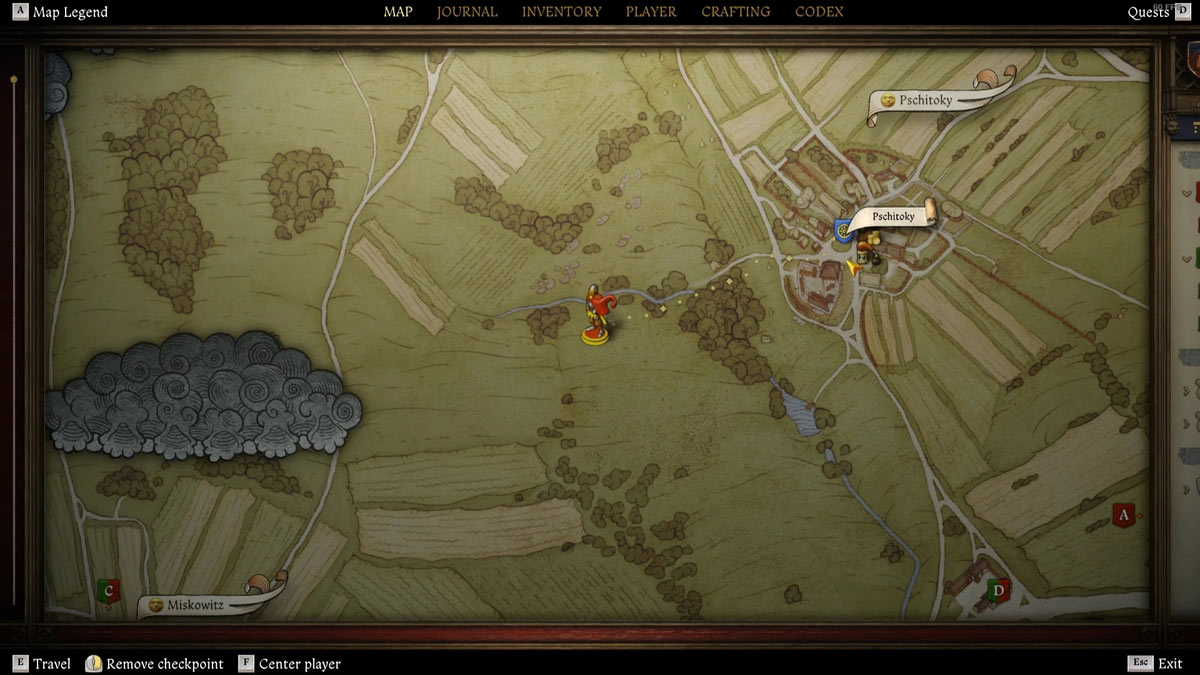Click the Miskowitz location banner
Screen dimensions: 1200x675
(x=195, y=605)
